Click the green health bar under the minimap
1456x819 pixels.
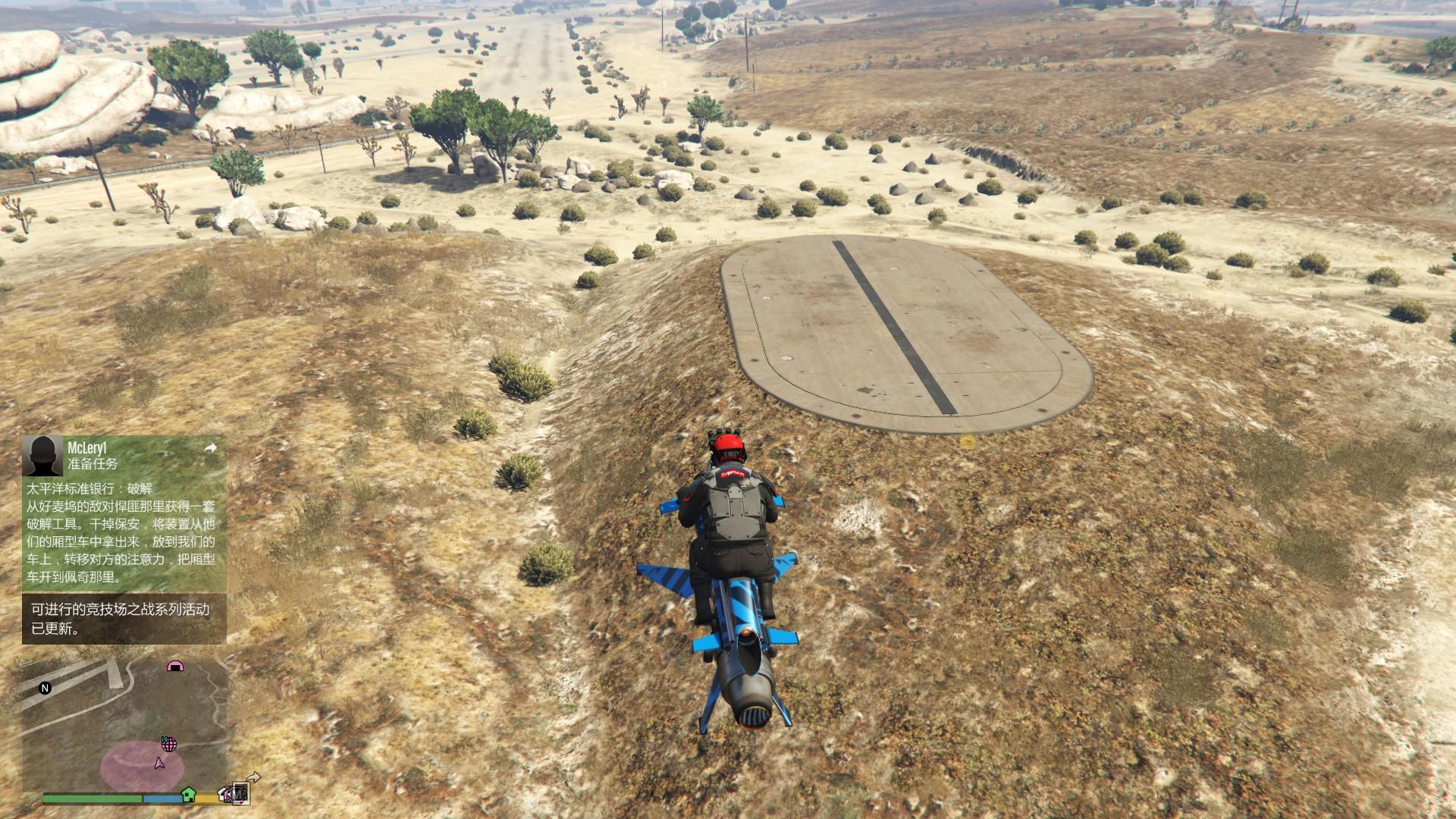click(x=93, y=797)
